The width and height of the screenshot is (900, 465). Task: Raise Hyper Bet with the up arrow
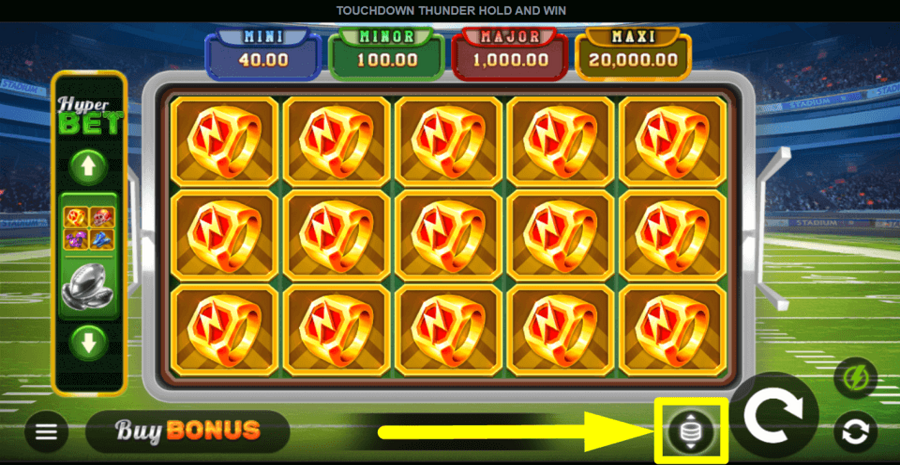coord(89,166)
